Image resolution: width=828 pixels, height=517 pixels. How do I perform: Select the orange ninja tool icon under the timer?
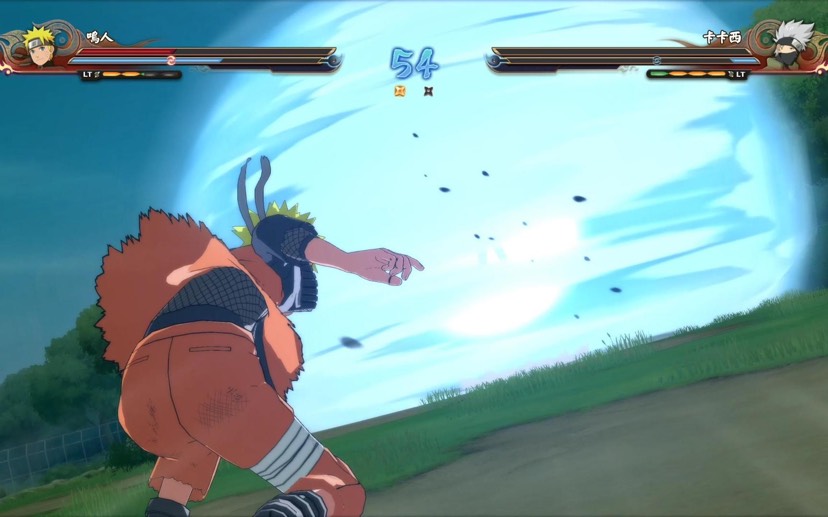(400, 91)
